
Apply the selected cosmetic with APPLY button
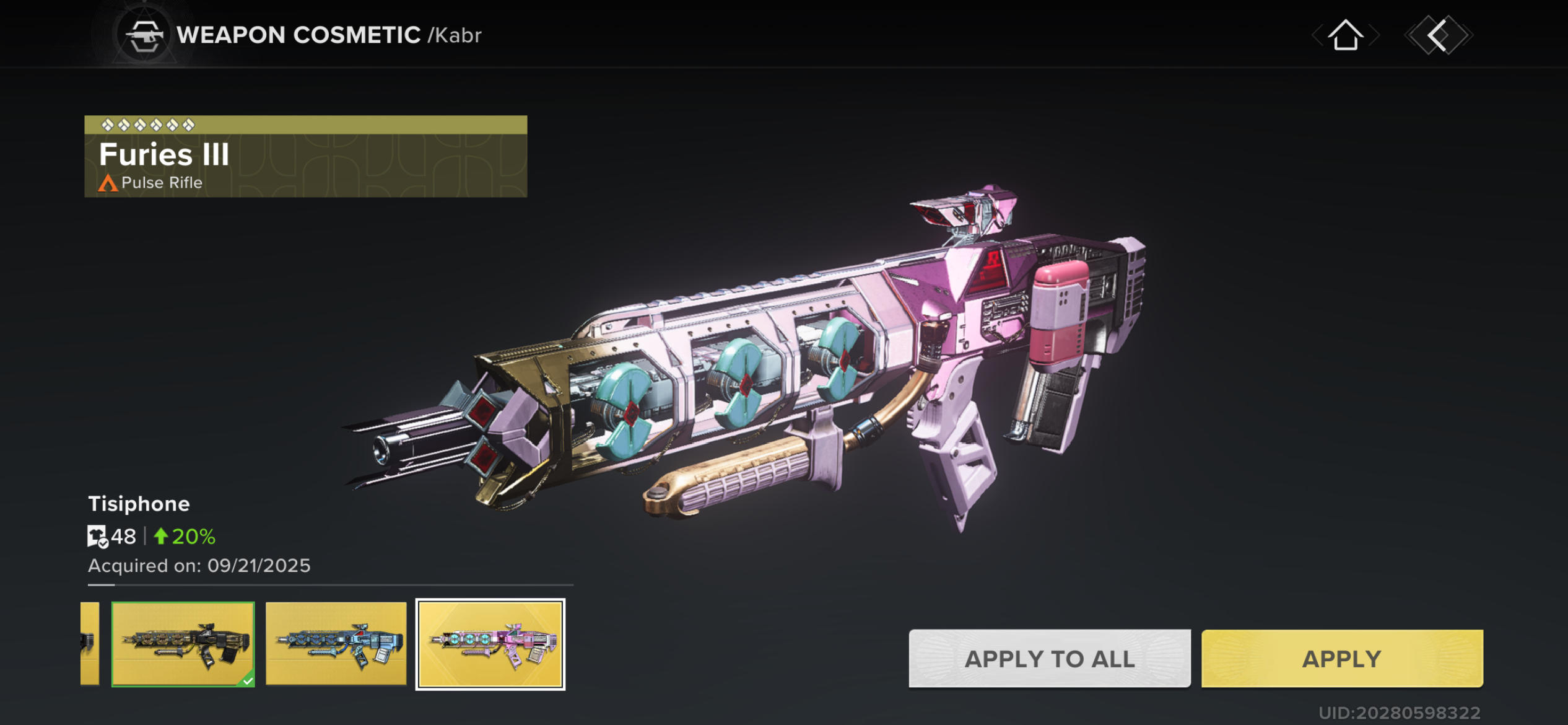pyautogui.click(x=1341, y=658)
